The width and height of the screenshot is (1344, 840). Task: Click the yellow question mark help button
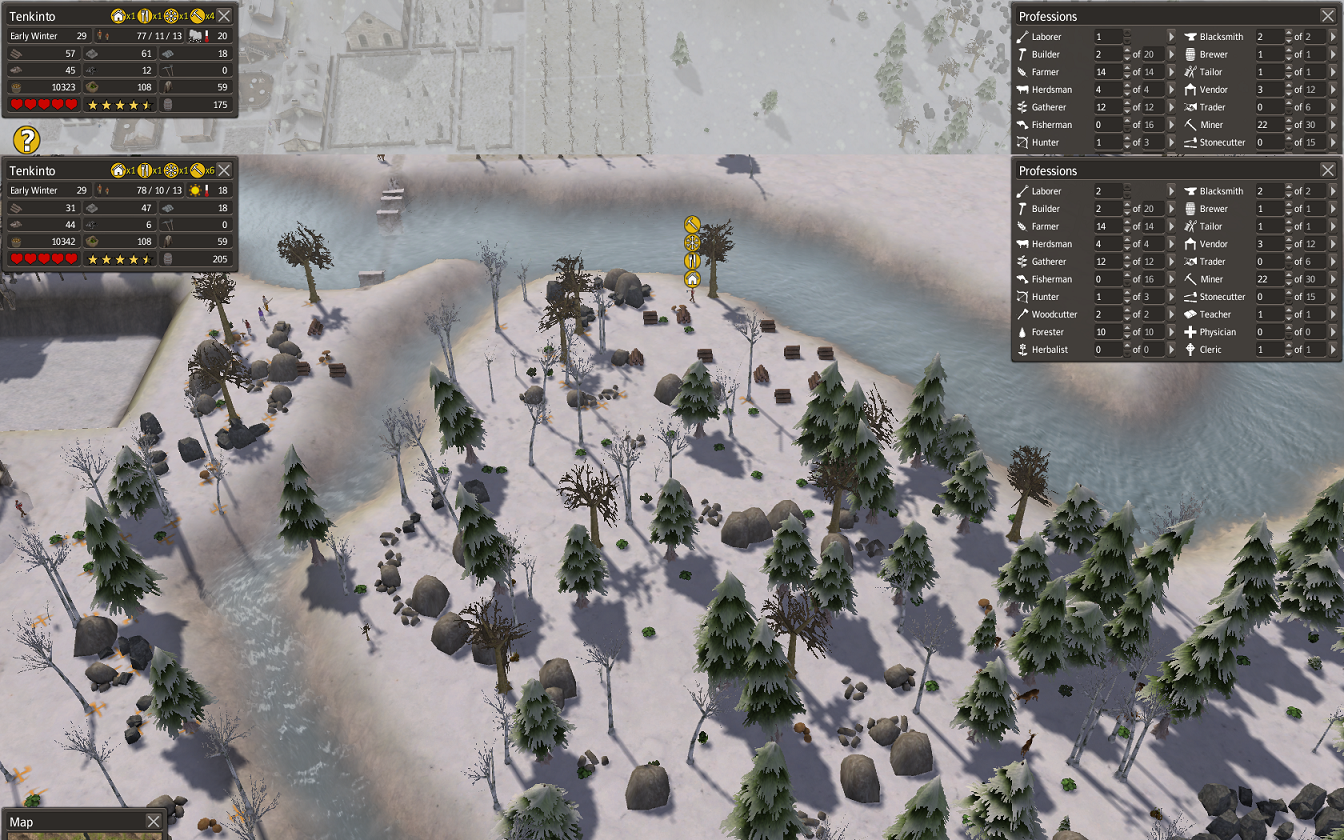coord(27,139)
